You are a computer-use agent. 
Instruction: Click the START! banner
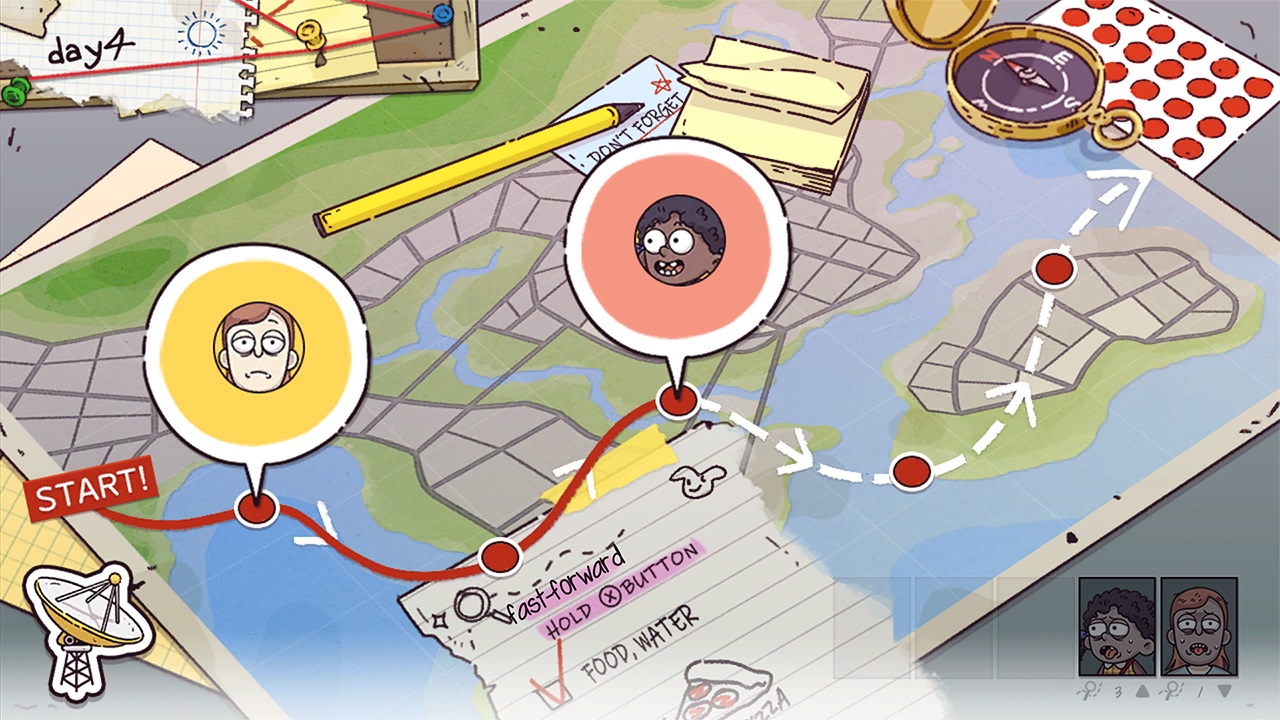pos(90,490)
